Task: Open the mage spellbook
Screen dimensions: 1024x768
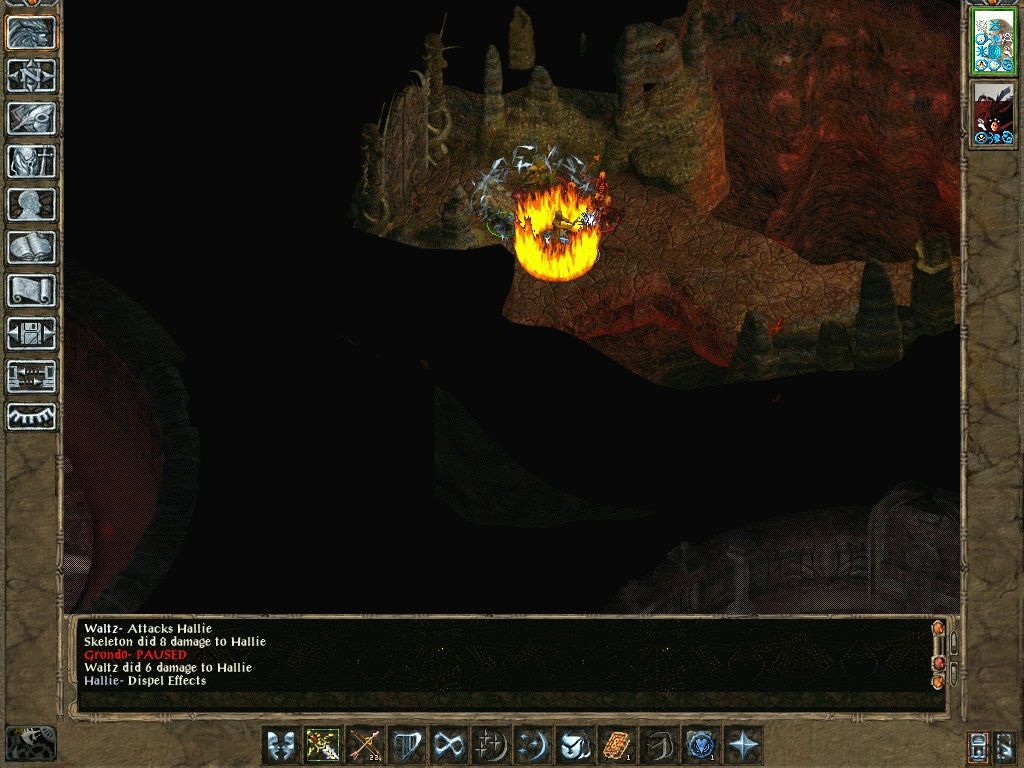Action: point(32,247)
